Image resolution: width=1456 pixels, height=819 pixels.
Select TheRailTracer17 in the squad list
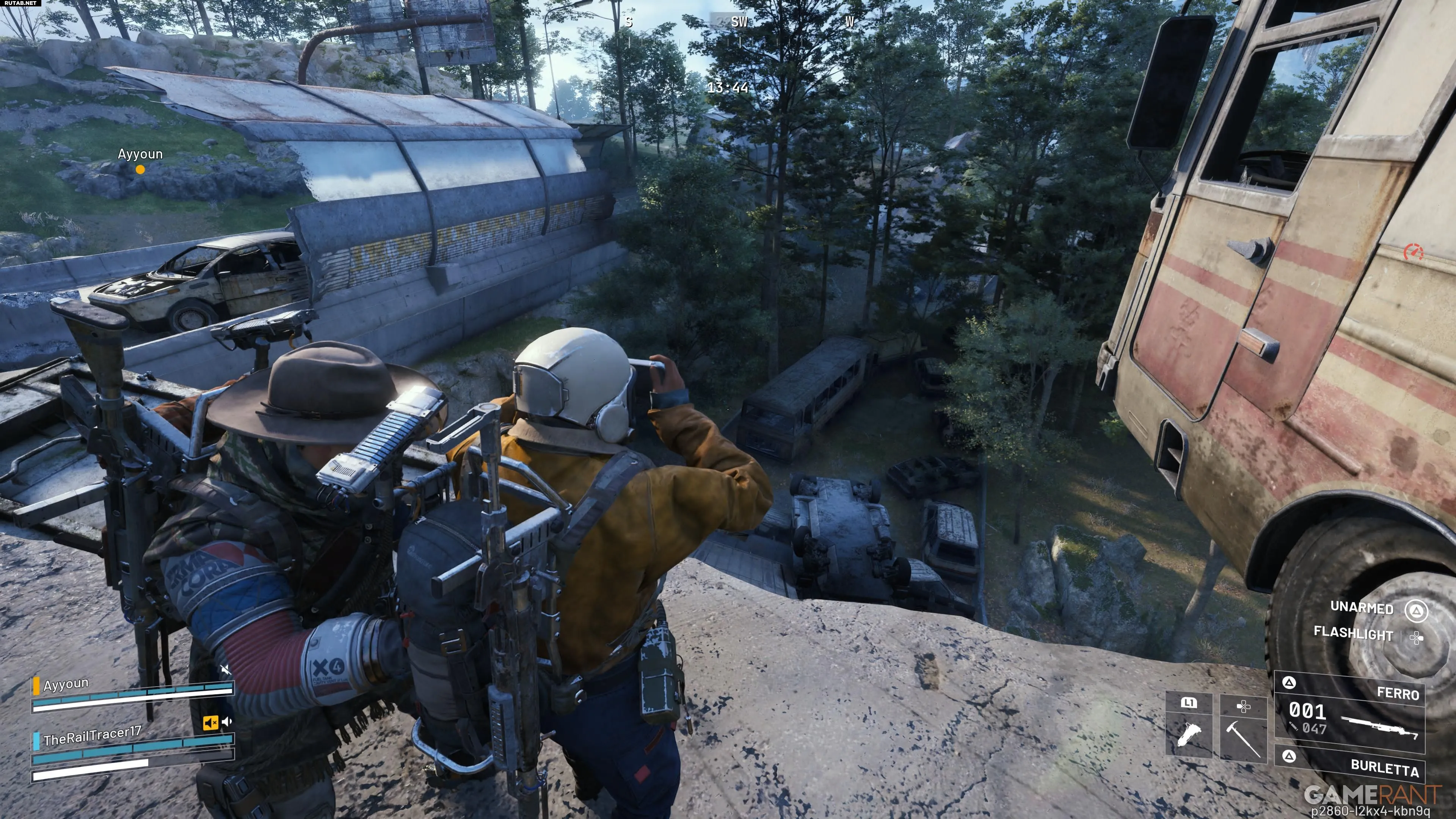92,736
